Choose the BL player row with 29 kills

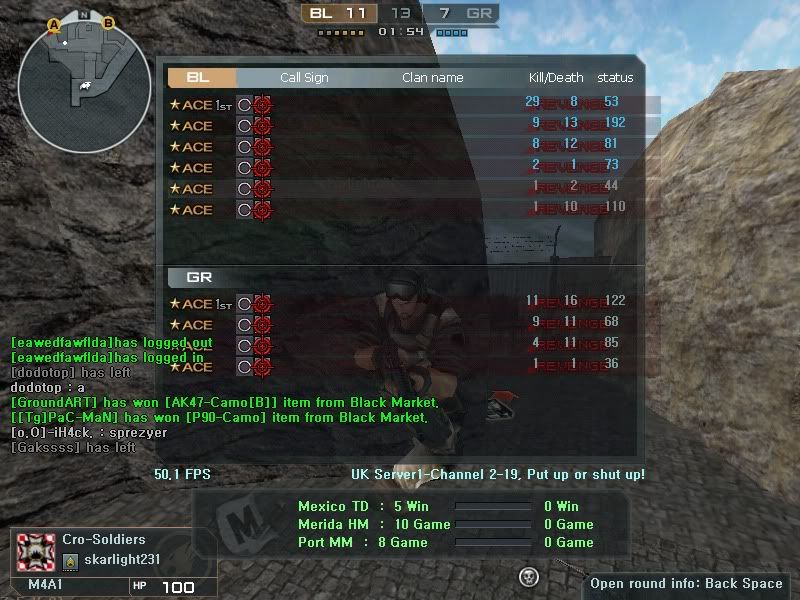[x=400, y=103]
